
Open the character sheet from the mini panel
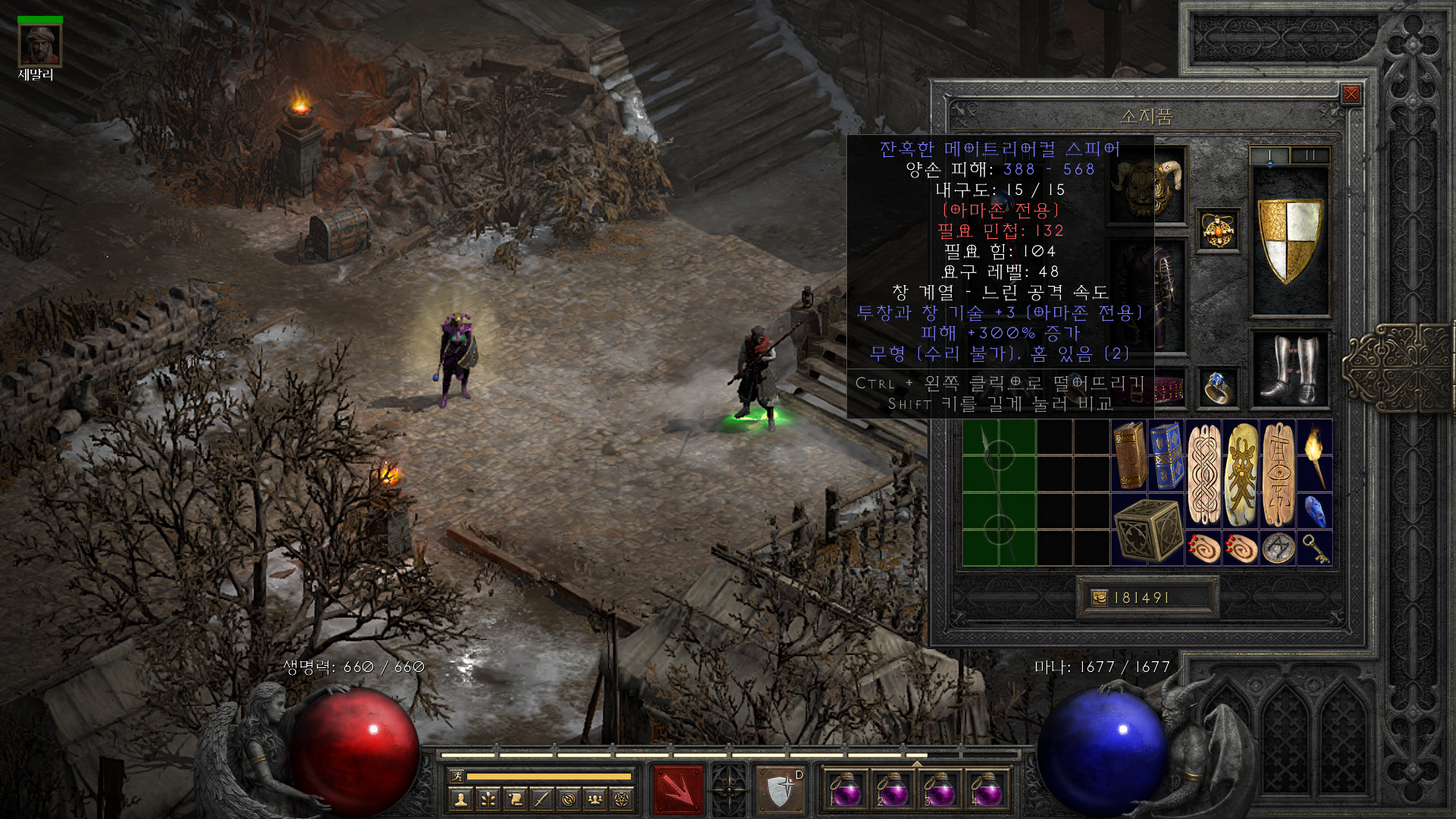coord(460,799)
